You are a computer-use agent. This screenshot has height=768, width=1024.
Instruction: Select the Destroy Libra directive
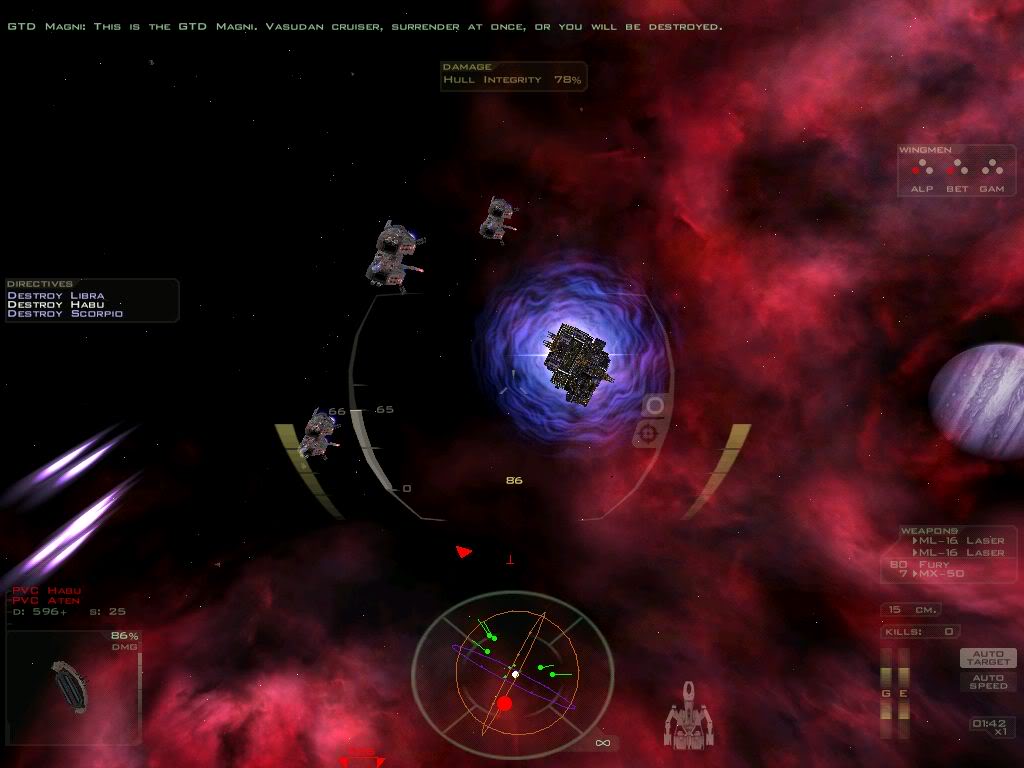(x=56, y=296)
